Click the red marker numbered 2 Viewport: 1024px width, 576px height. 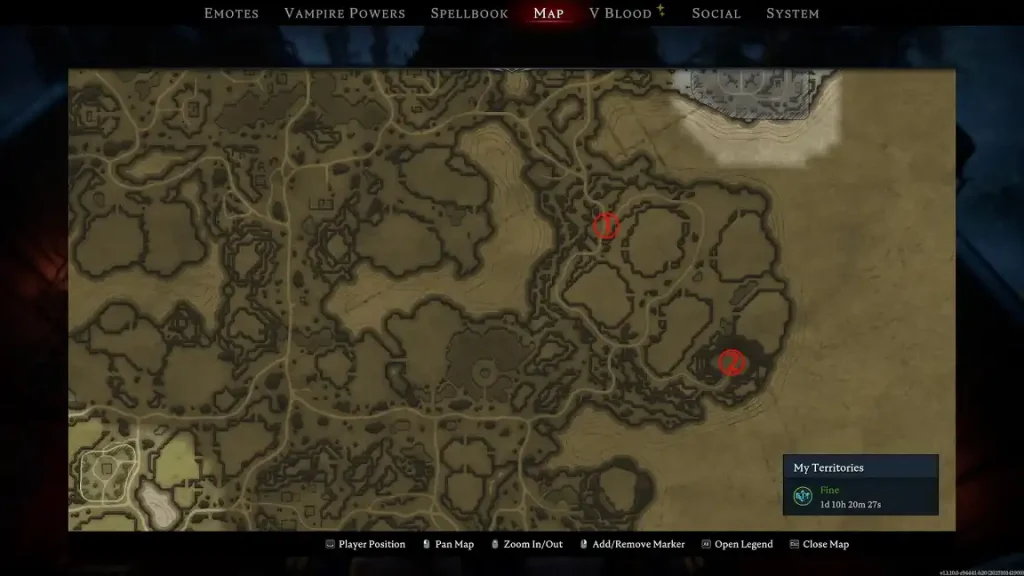(732, 362)
